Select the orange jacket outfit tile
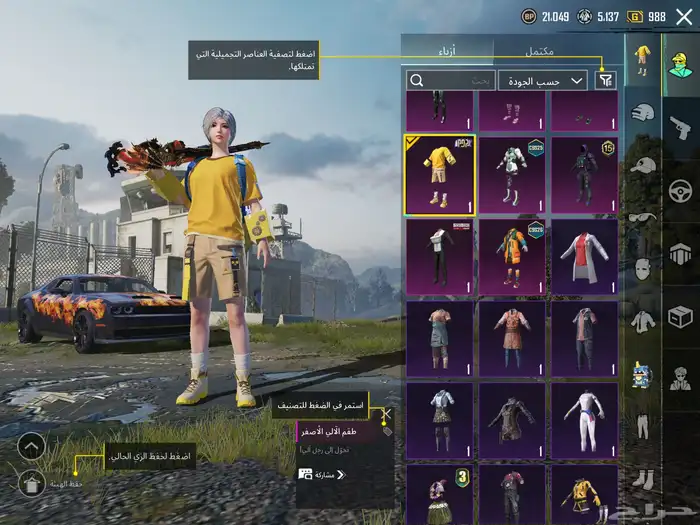This screenshot has width=700, height=525. 512,257
